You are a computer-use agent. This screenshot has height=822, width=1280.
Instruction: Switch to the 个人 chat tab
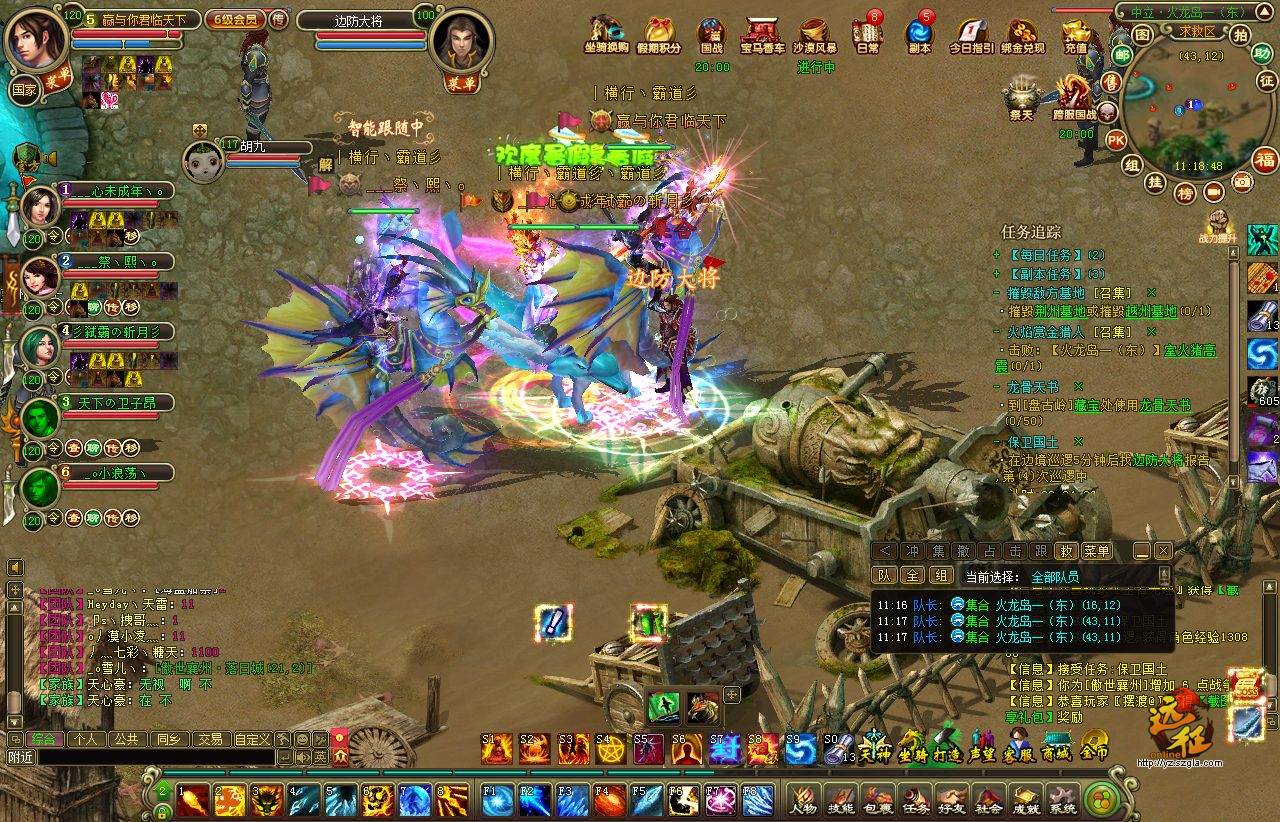tap(86, 739)
